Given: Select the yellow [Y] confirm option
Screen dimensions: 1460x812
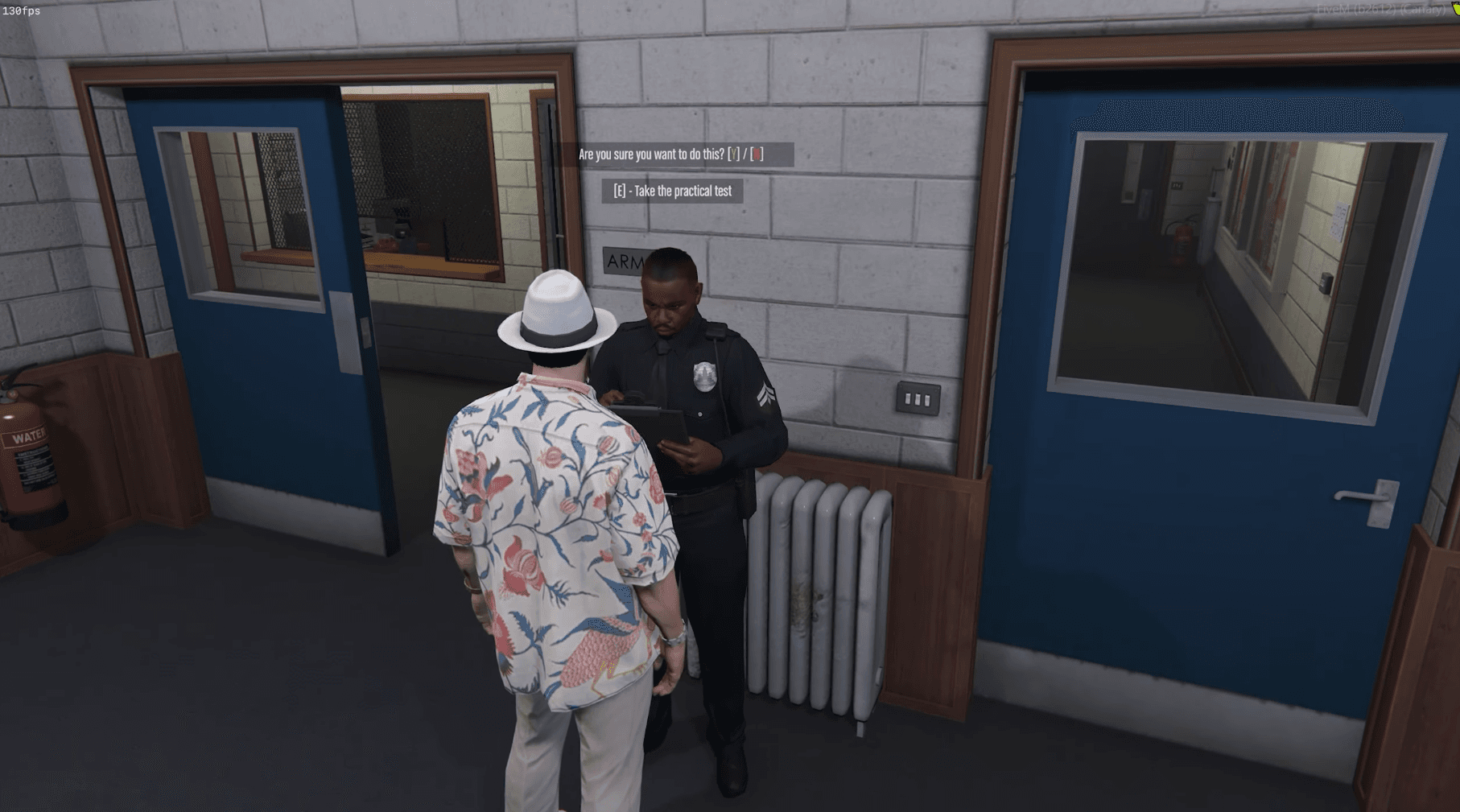Looking at the screenshot, I should click(733, 155).
